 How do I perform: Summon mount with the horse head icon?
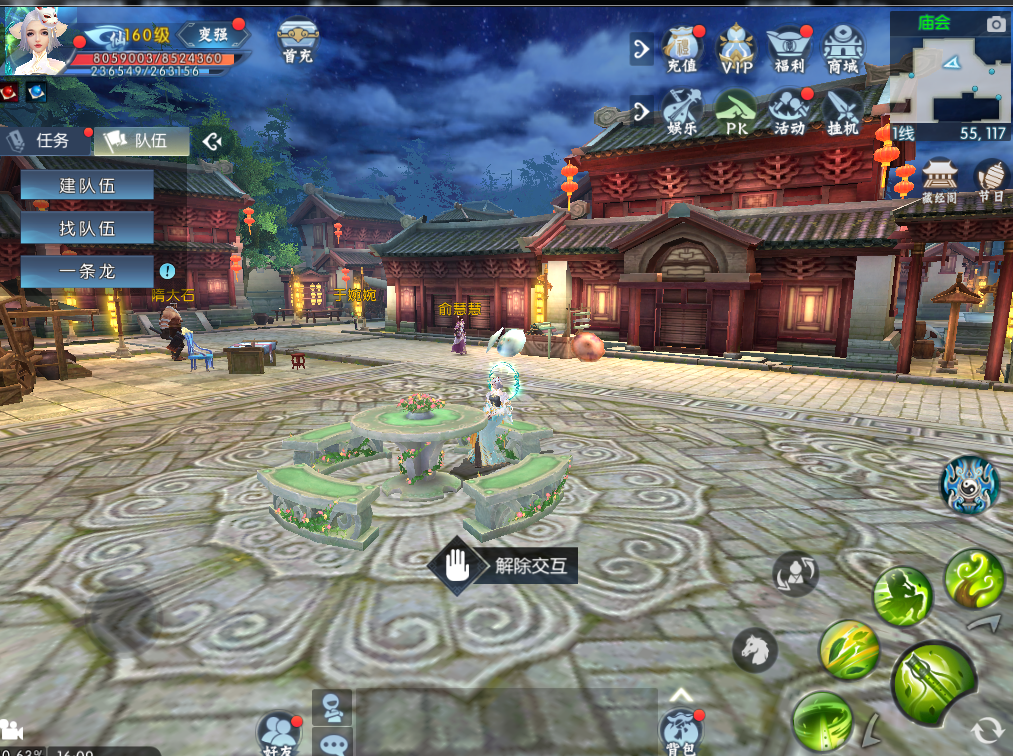point(755,650)
